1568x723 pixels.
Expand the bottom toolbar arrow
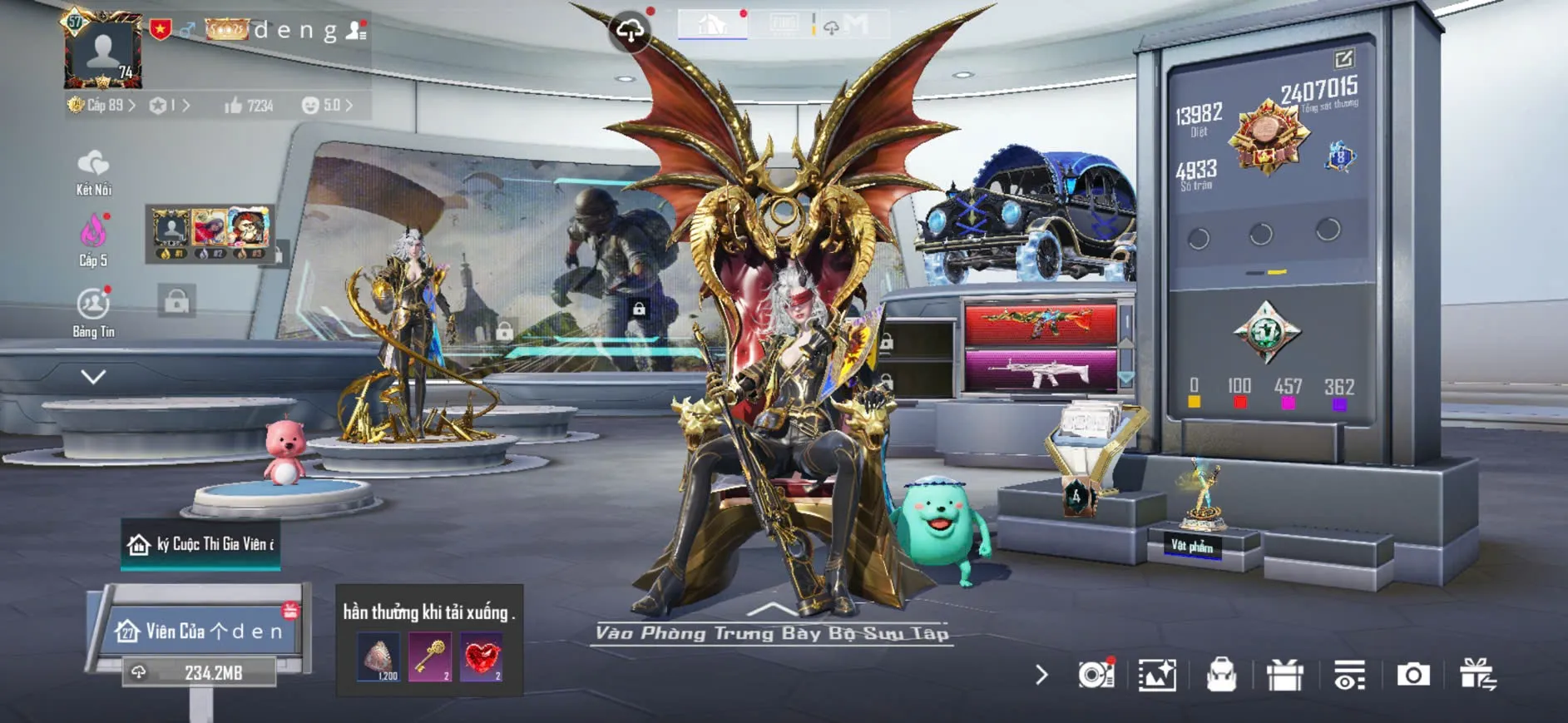(x=1041, y=675)
